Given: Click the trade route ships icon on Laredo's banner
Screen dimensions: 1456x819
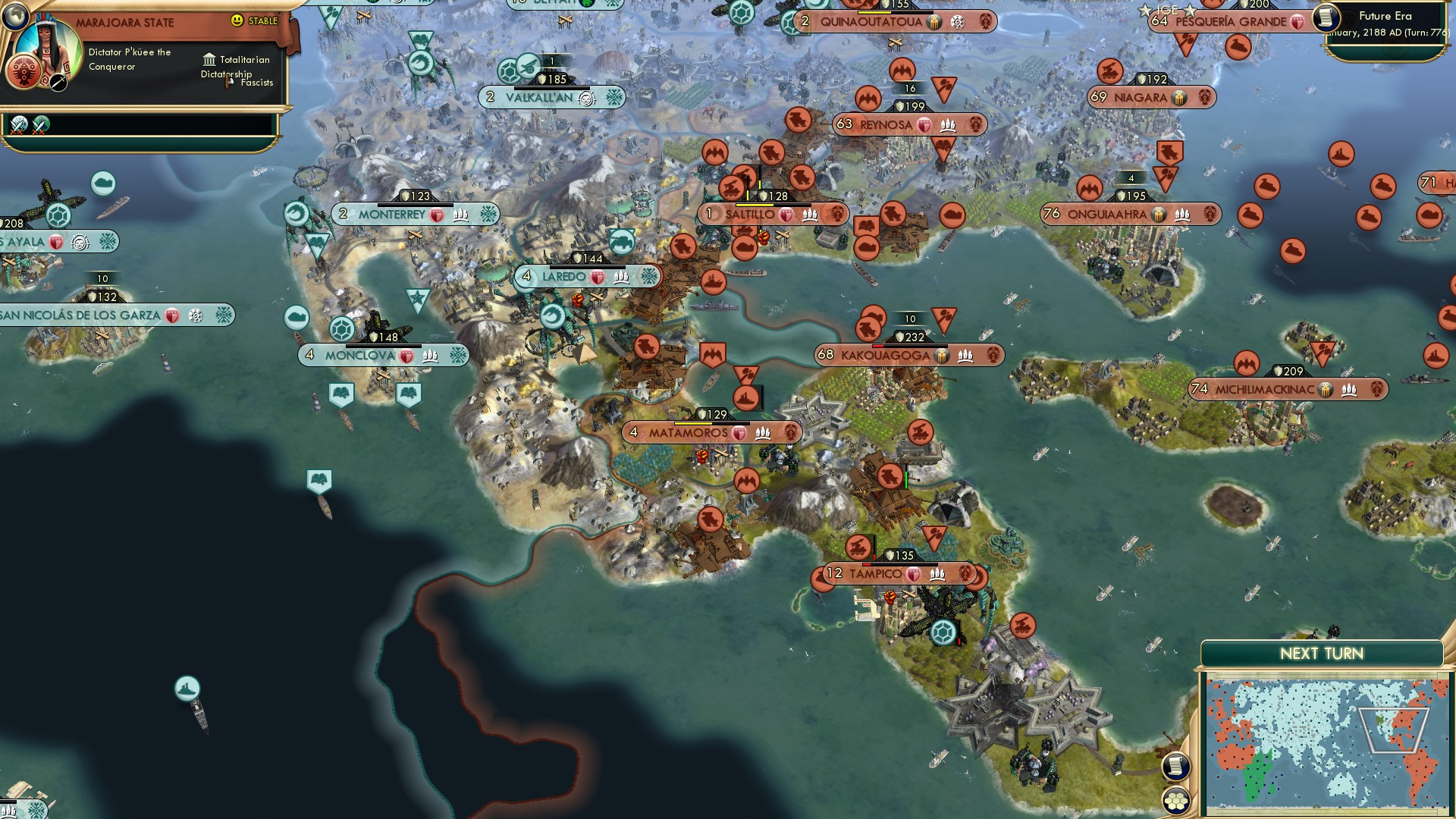Looking at the screenshot, I should tap(620, 277).
